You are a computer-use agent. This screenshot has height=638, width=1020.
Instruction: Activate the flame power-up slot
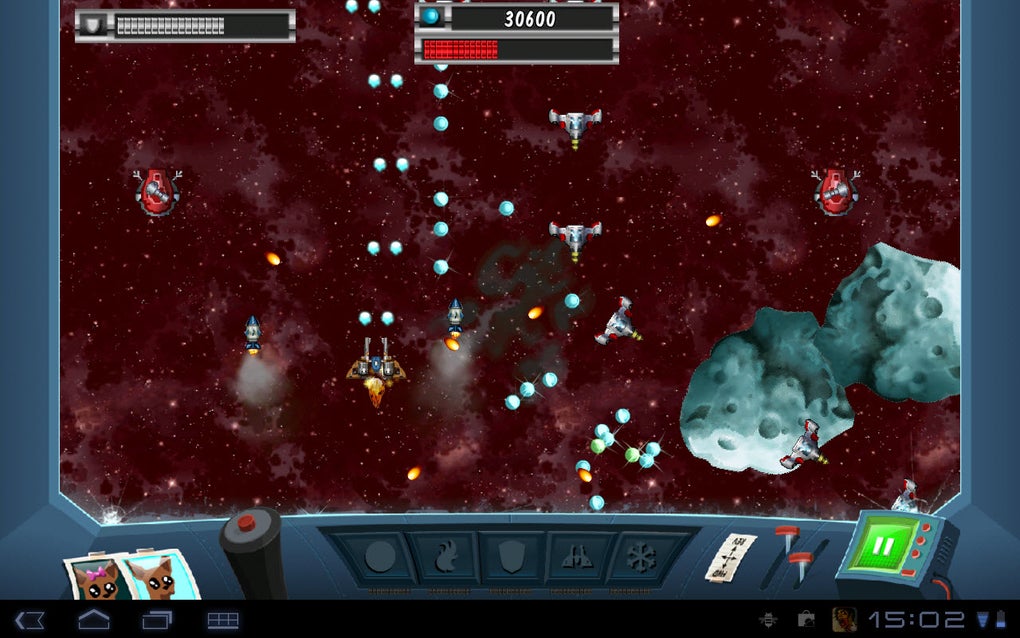click(445, 557)
